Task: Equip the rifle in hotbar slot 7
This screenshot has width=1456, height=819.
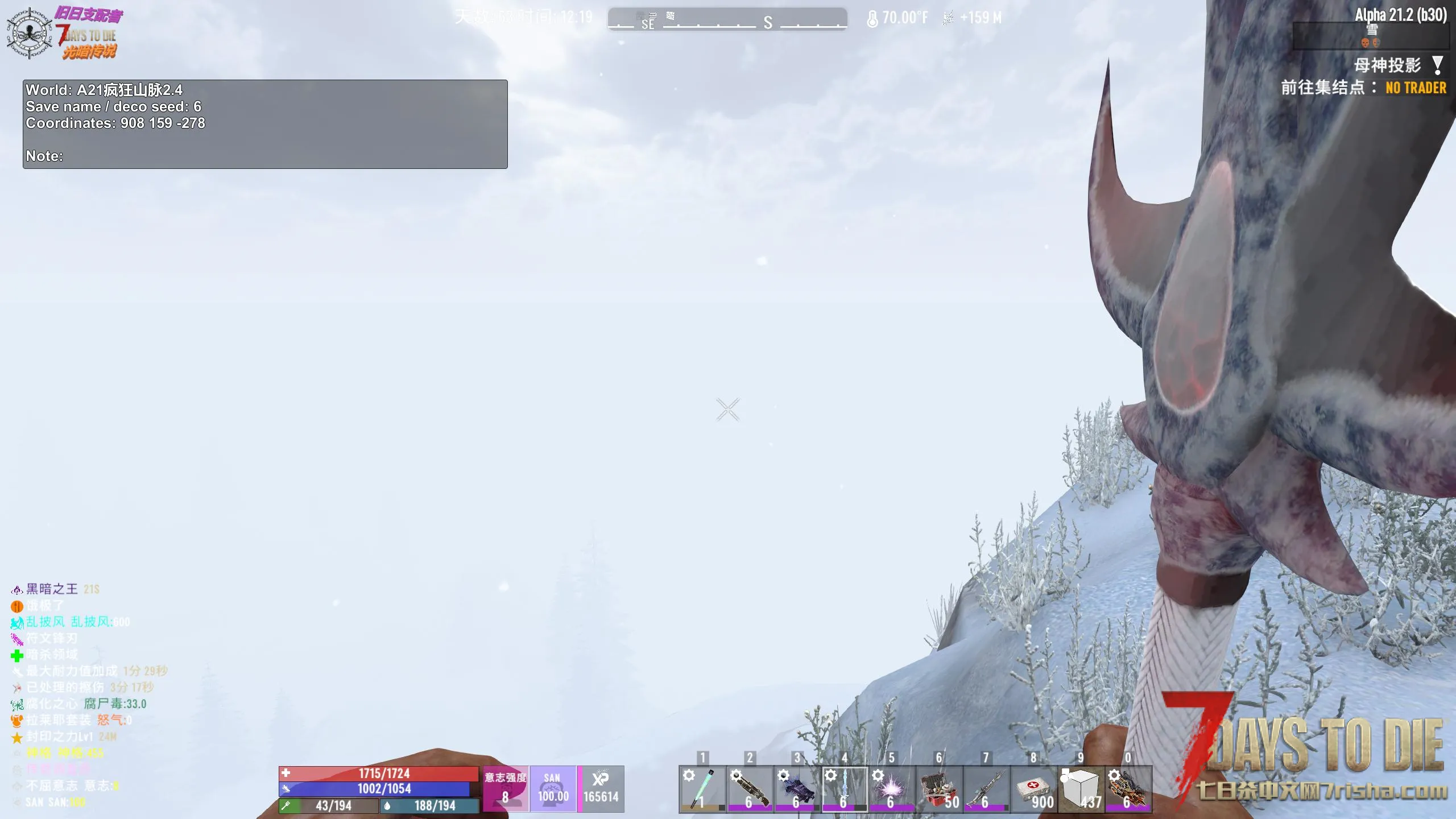Action: (986, 789)
